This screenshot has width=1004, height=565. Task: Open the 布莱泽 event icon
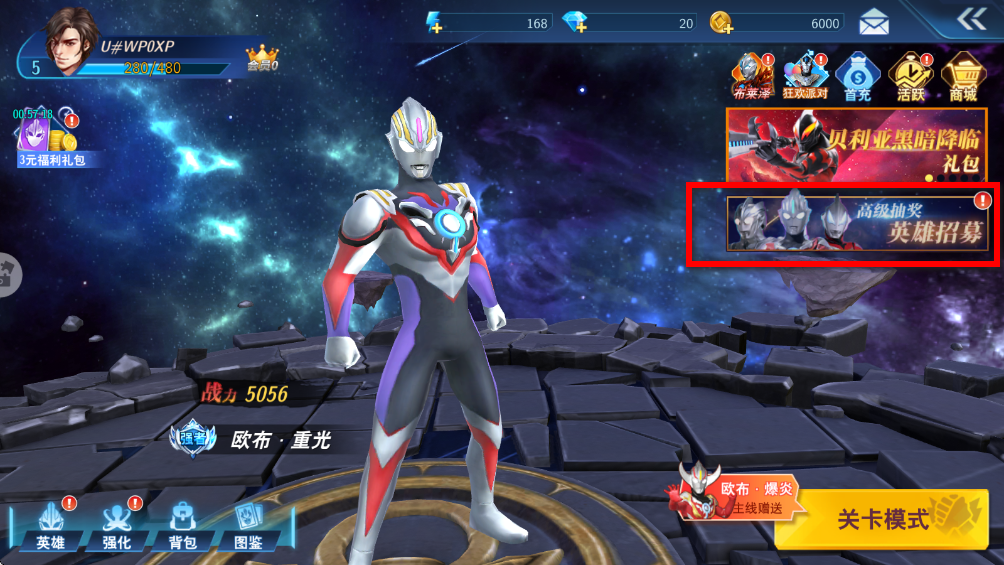[751, 76]
